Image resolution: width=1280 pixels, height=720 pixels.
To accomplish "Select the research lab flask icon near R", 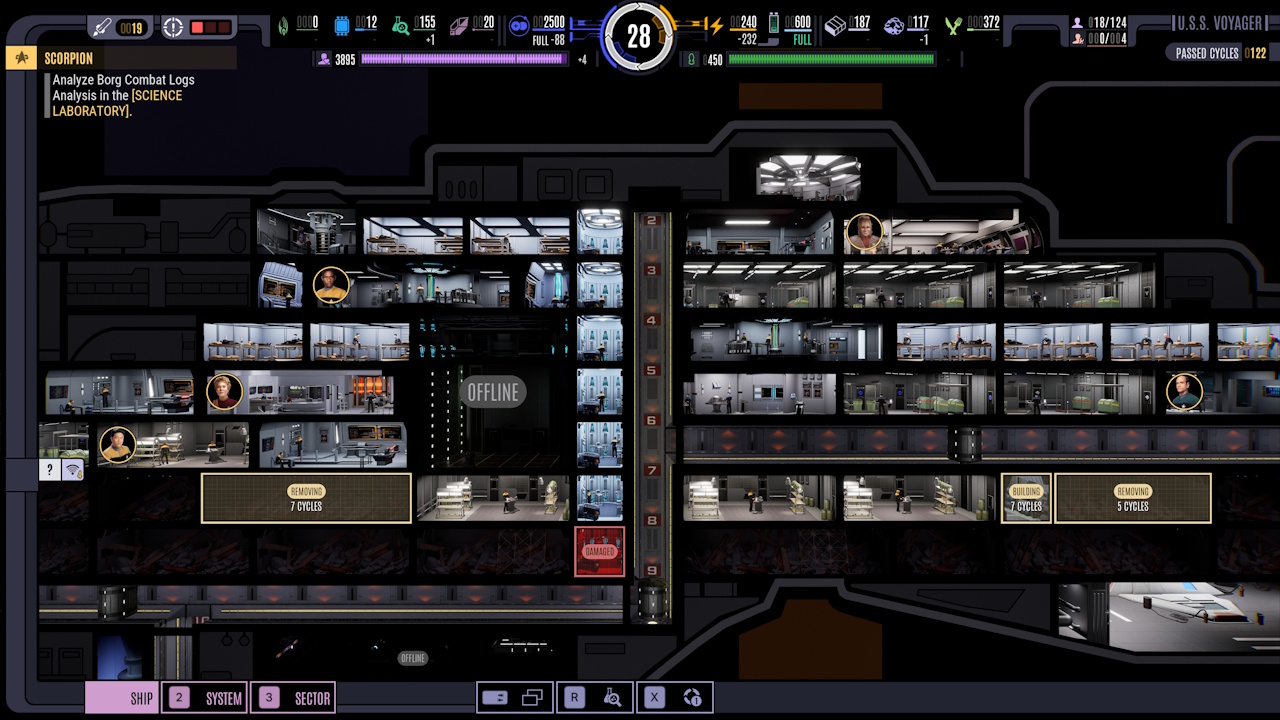I will (x=613, y=697).
